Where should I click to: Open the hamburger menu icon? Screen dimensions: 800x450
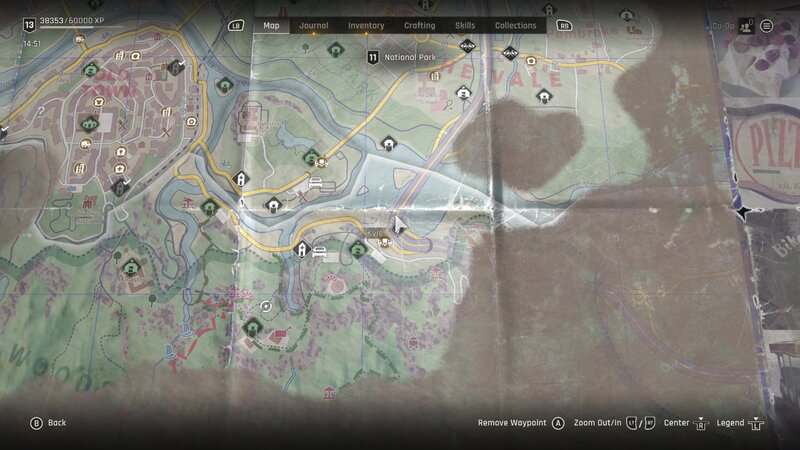click(767, 26)
